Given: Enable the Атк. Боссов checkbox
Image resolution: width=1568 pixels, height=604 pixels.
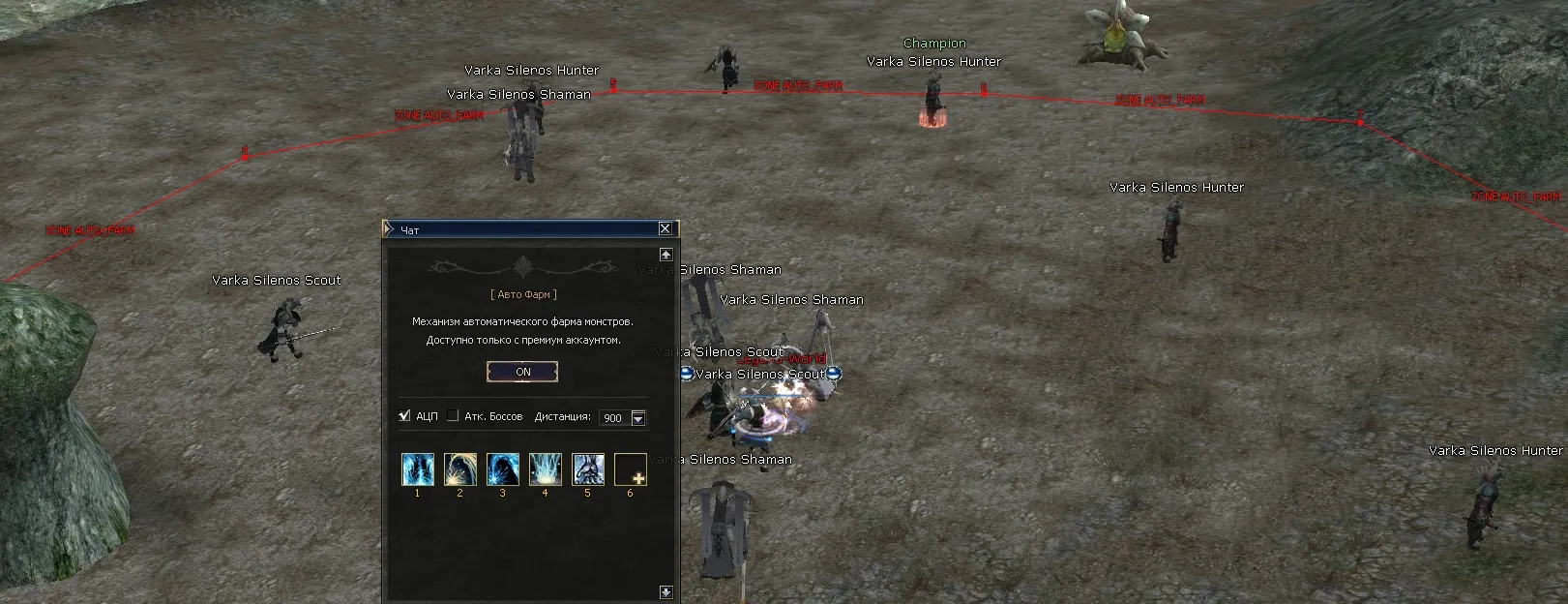Looking at the screenshot, I should click(453, 416).
